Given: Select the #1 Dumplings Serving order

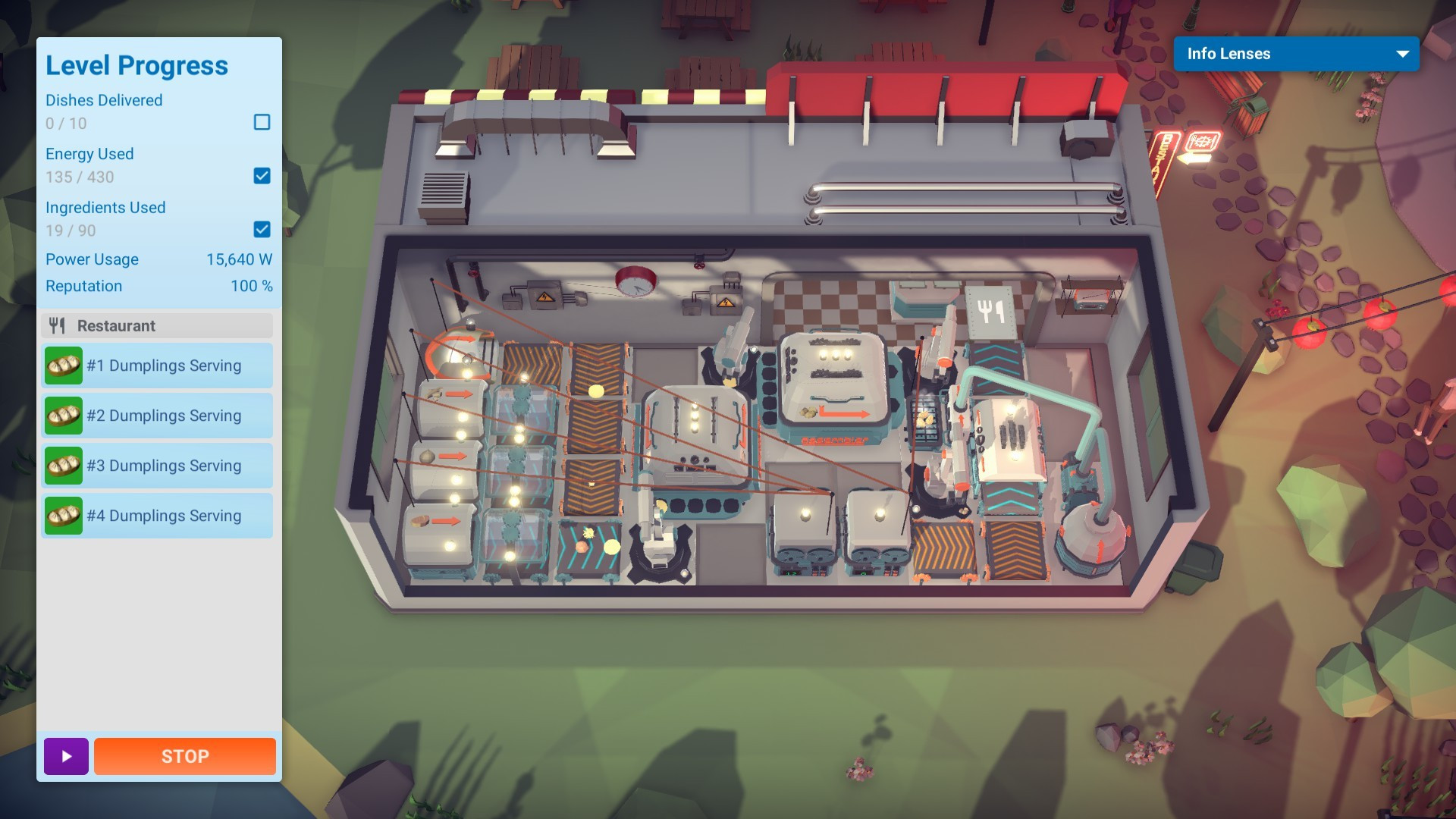Looking at the screenshot, I should (157, 366).
